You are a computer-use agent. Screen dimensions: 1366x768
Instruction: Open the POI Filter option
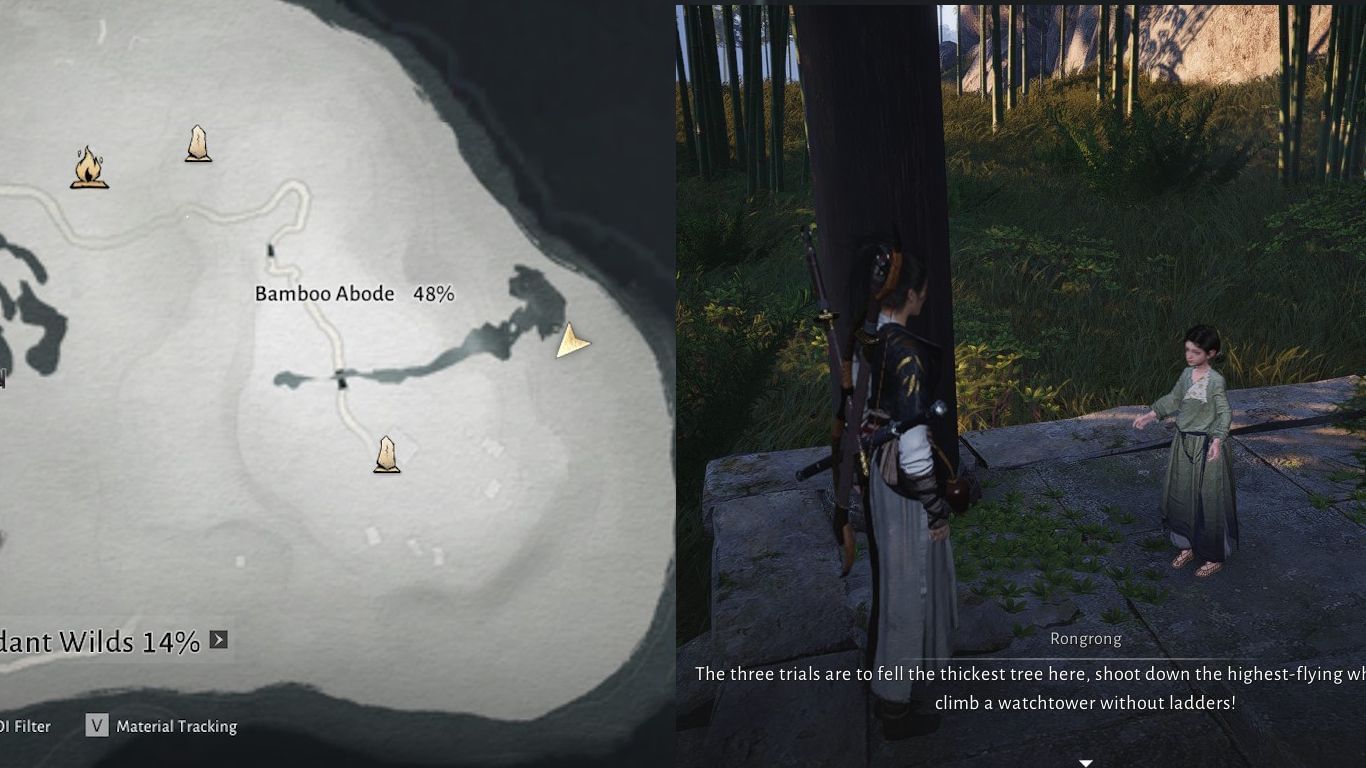[25, 726]
